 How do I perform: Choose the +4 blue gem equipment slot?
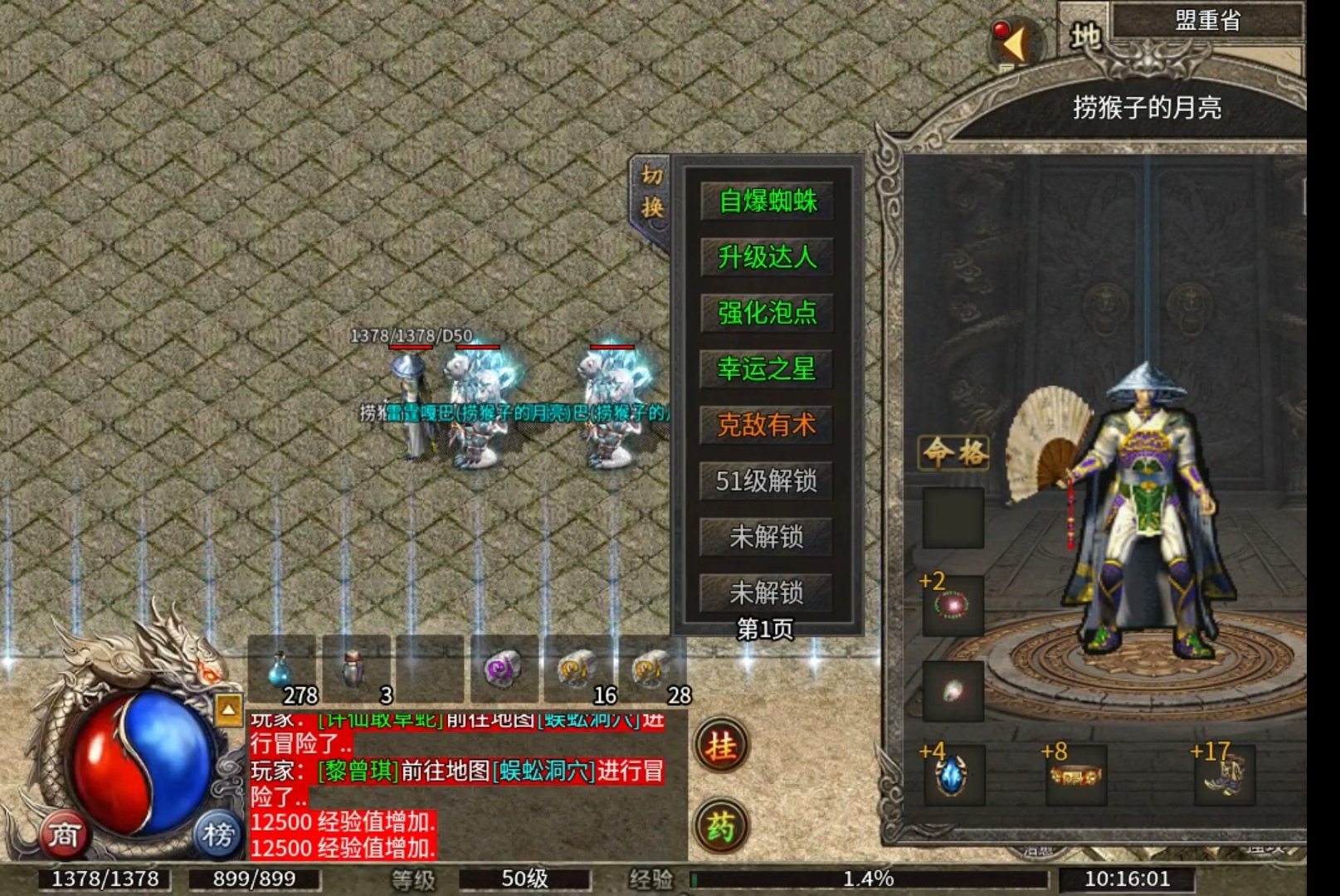(953, 775)
